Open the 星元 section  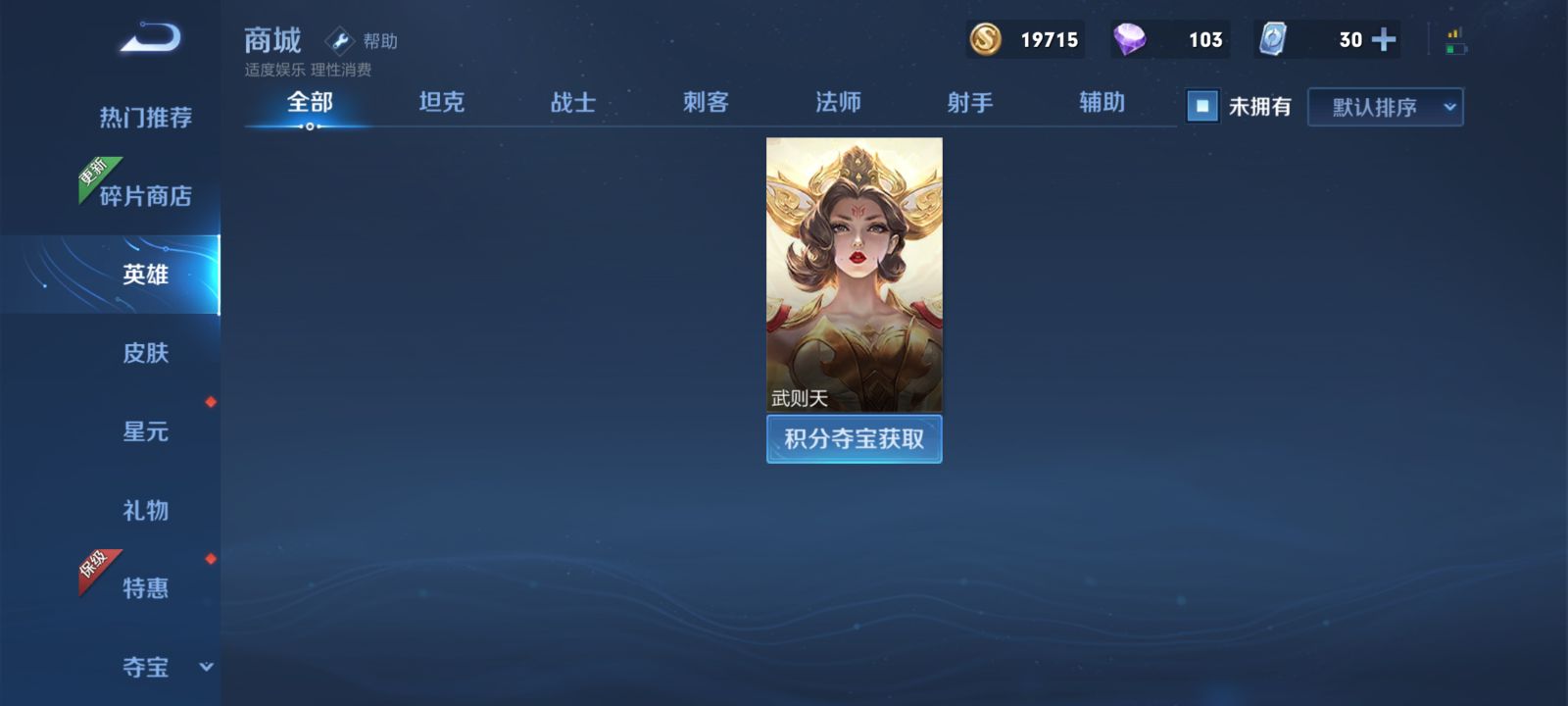pyautogui.click(x=145, y=431)
